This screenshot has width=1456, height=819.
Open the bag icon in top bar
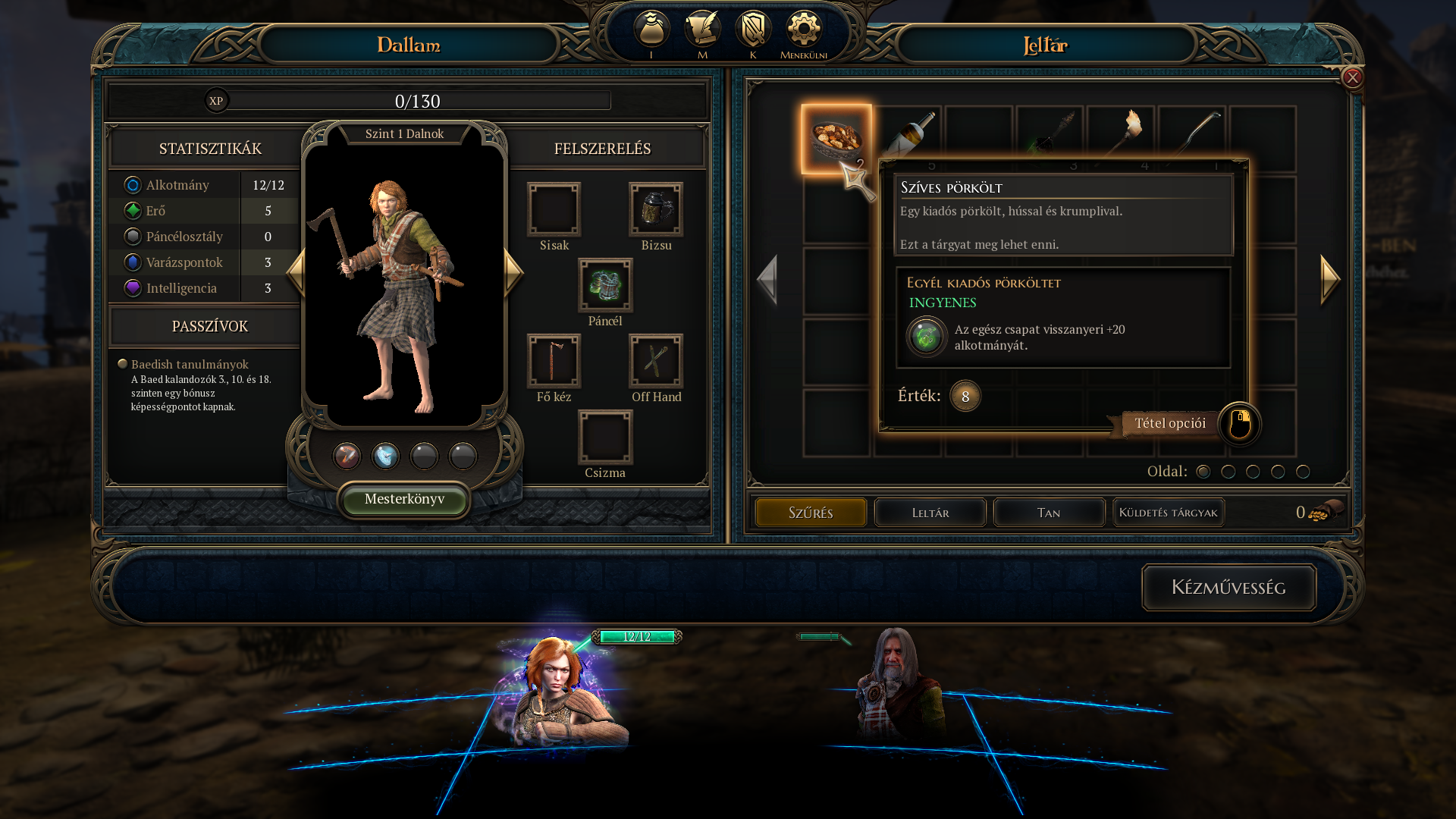click(x=651, y=30)
